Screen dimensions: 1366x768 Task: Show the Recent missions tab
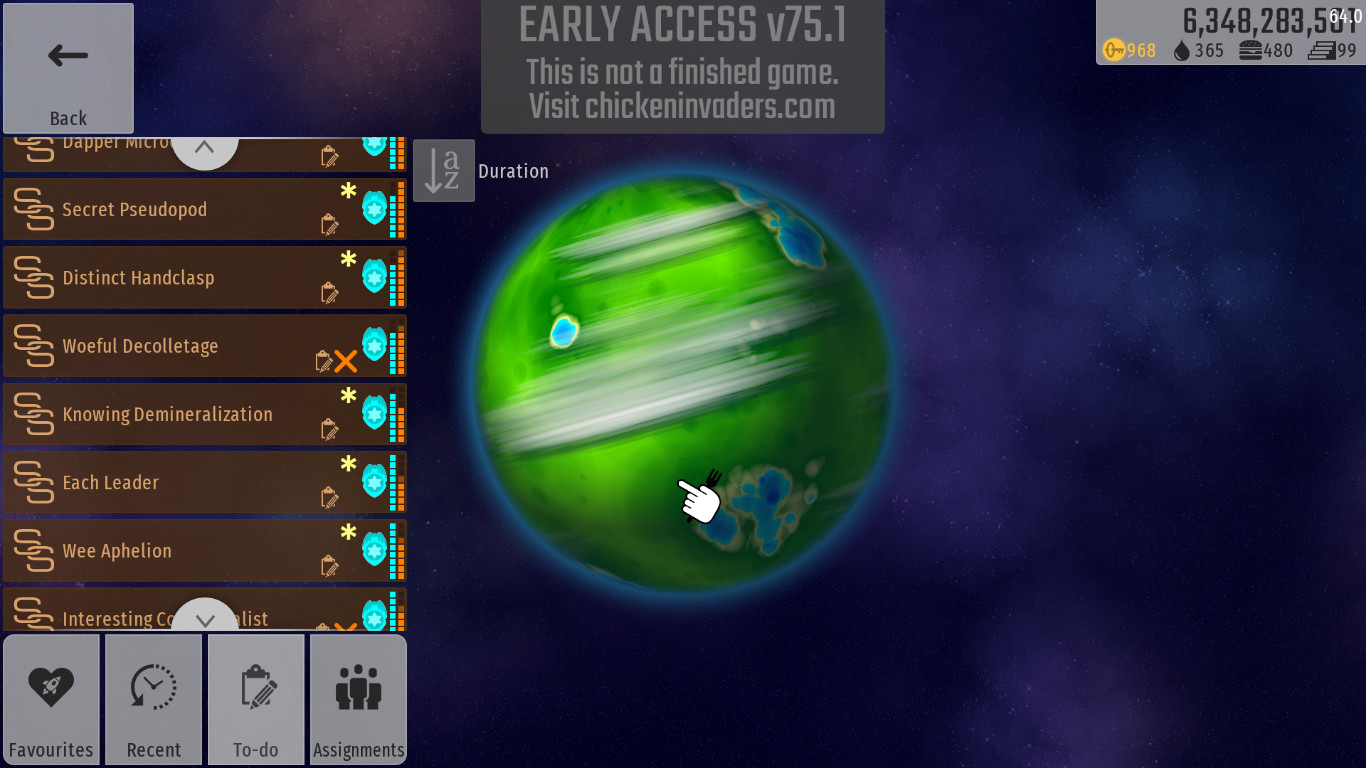coord(154,699)
